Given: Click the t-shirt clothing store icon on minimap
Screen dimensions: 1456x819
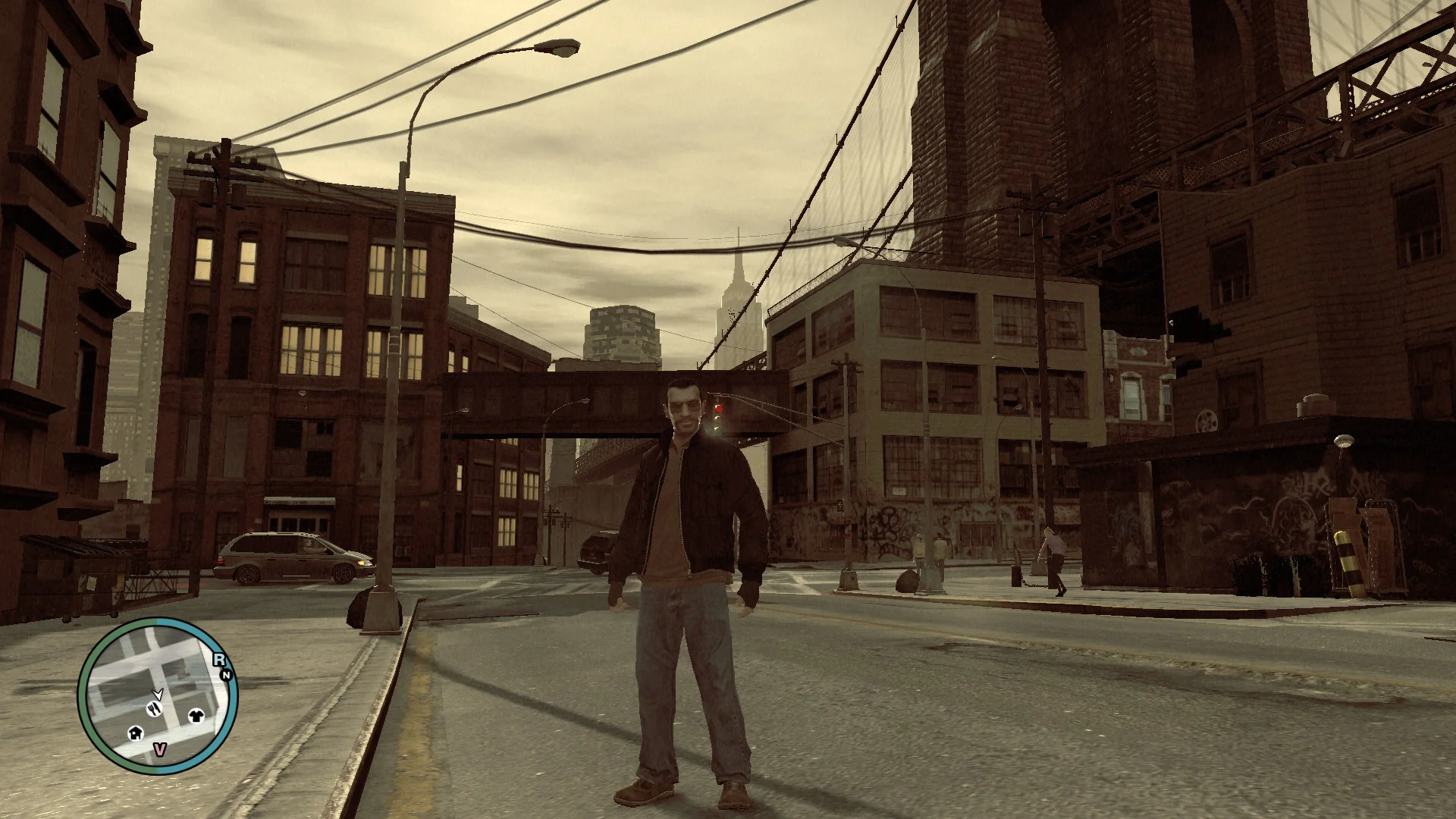Looking at the screenshot, I should 196,717.
